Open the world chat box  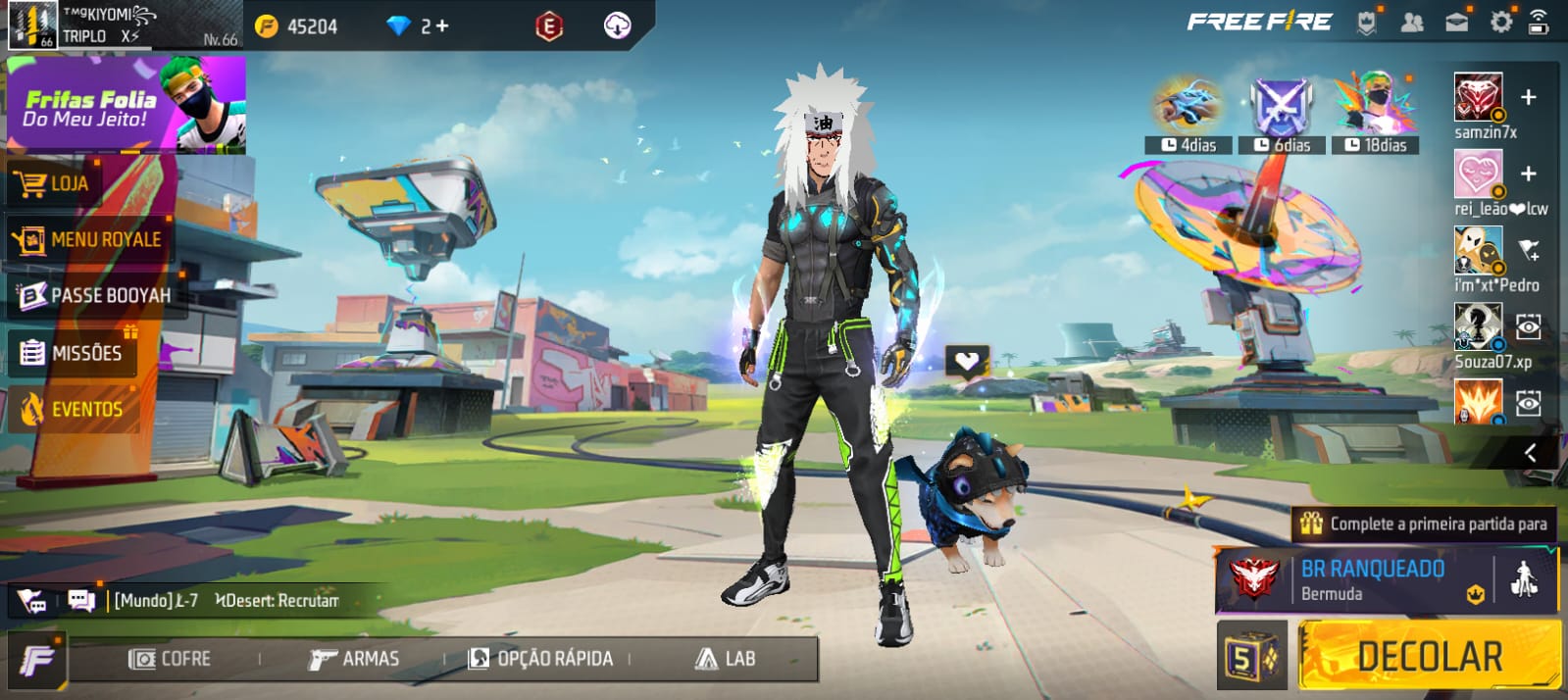point(226,600)
